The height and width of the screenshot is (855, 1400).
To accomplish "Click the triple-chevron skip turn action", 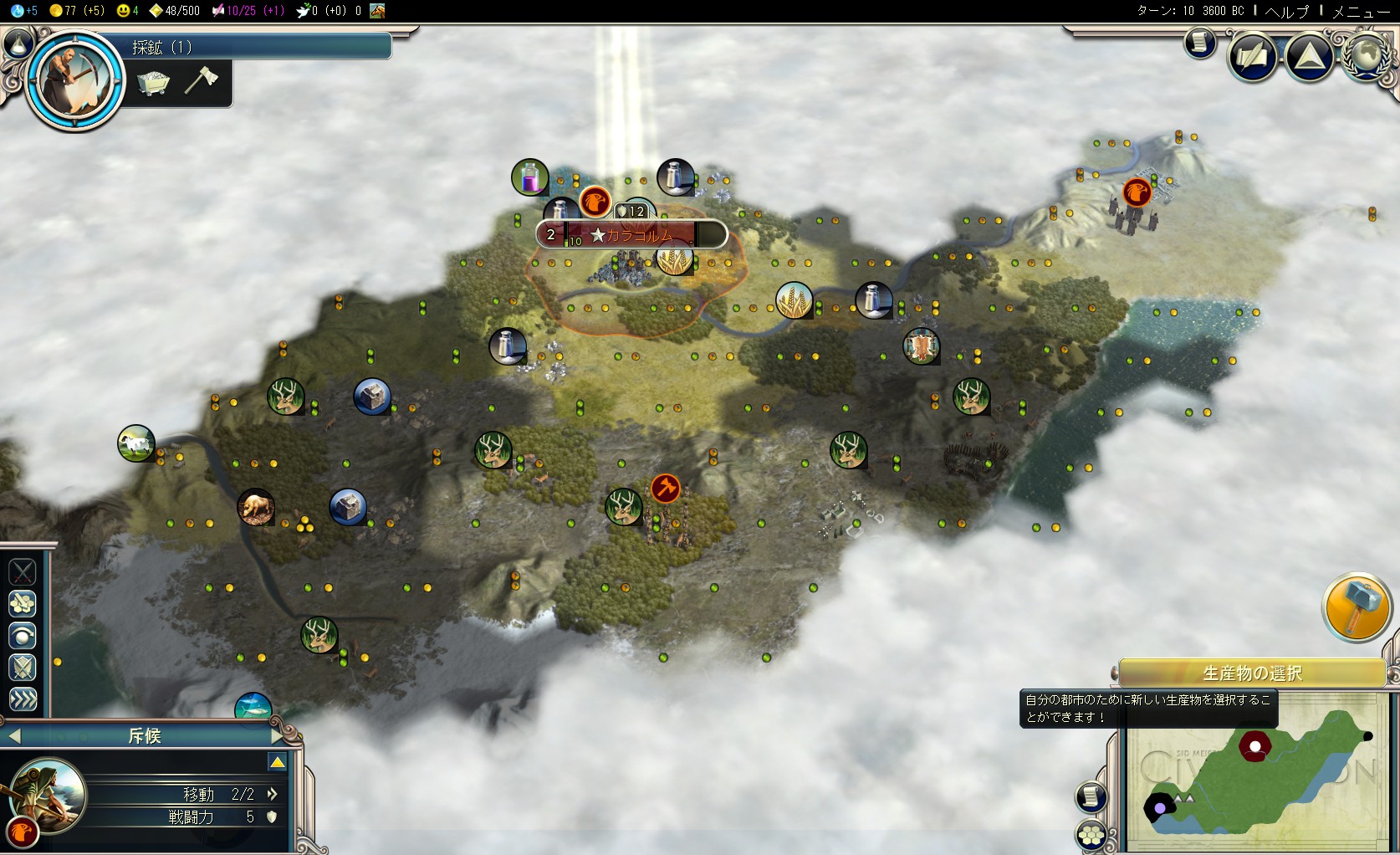I will 23,699.
